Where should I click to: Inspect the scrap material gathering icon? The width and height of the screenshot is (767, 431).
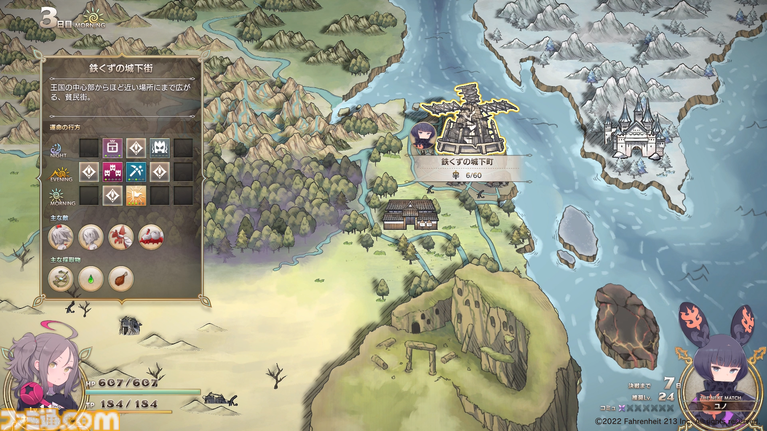62,277
